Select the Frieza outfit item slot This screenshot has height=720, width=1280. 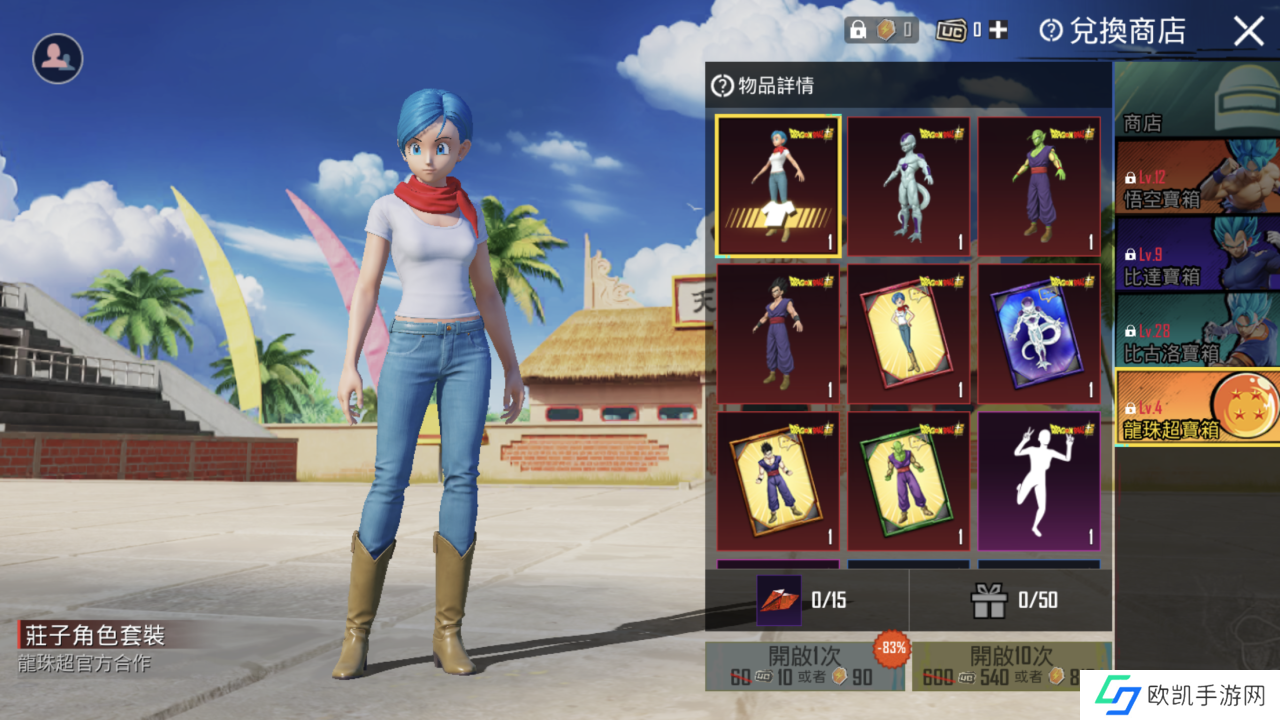click(x=908, y=186)
